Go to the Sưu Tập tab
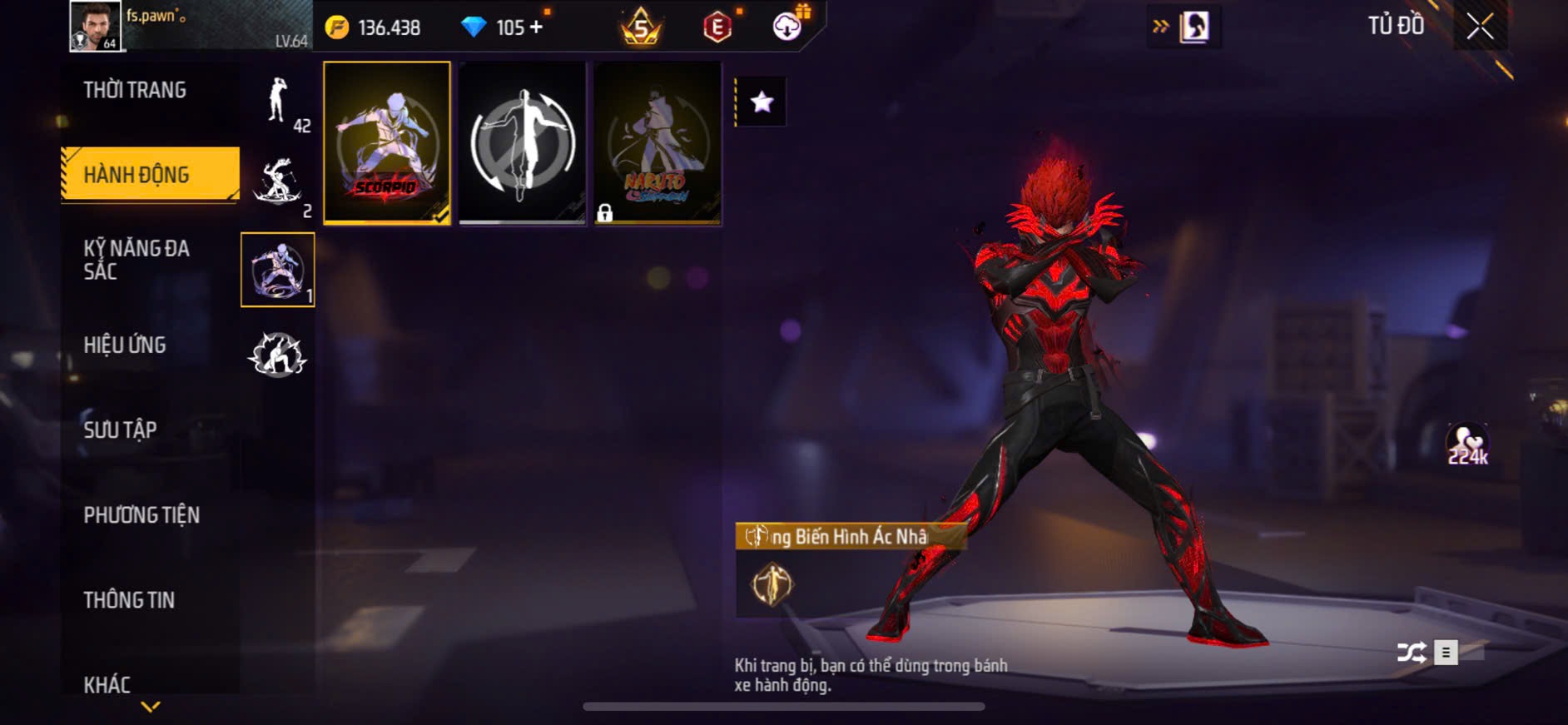 click(x=120, y=430)
